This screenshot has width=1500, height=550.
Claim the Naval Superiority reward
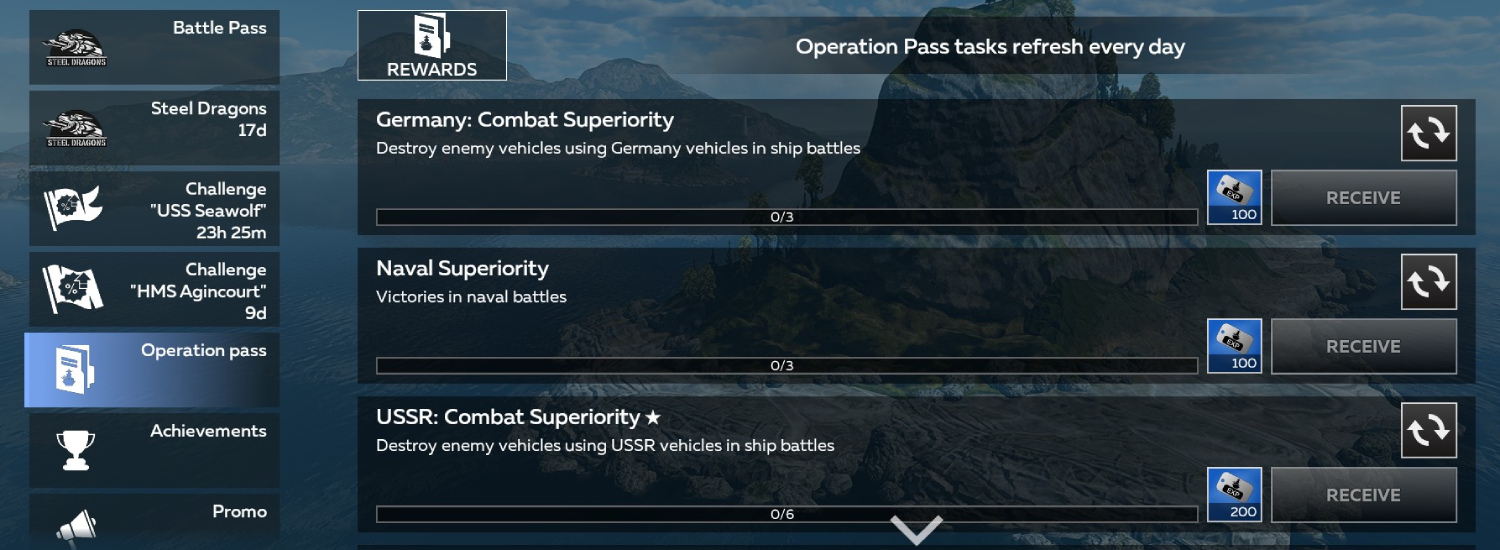point(1363,347)
